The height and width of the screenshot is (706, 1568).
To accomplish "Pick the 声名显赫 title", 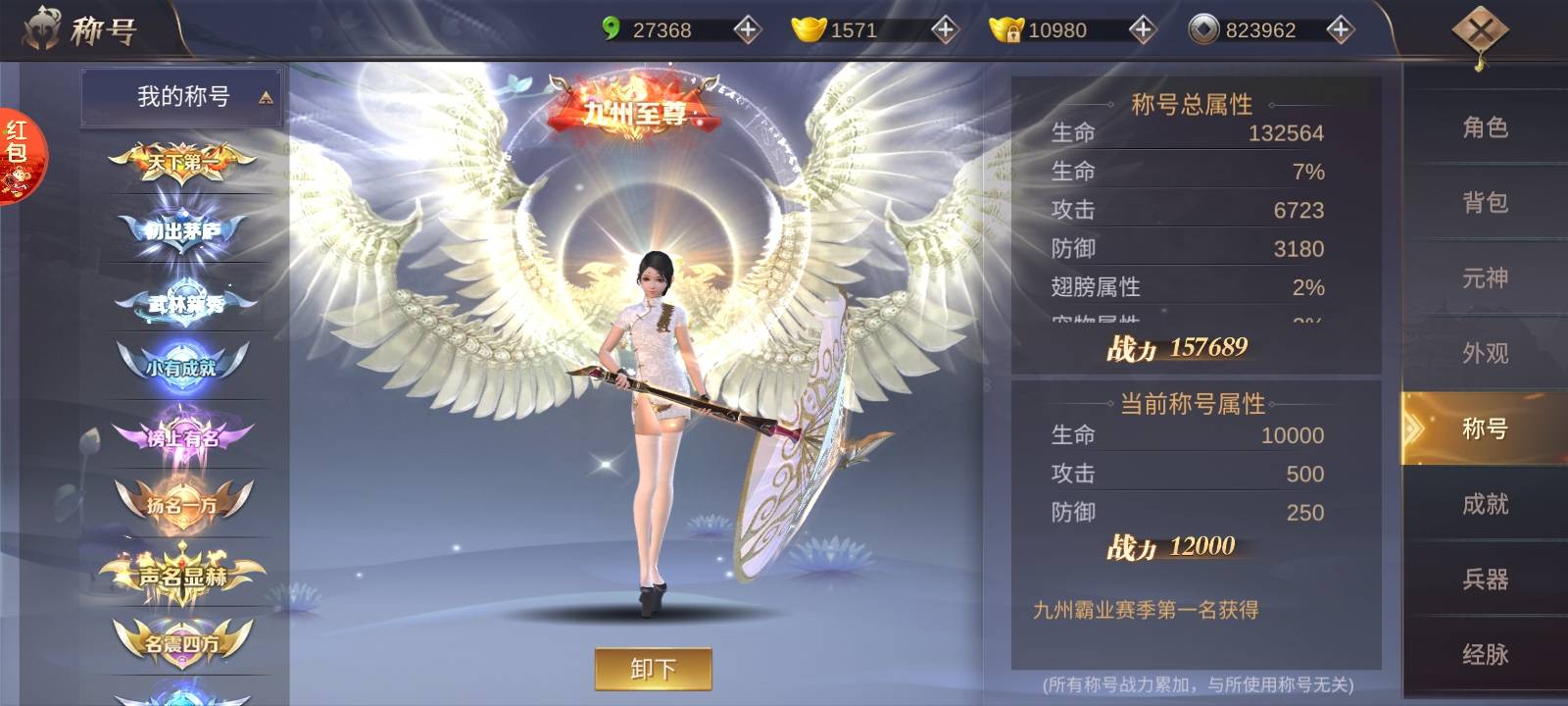I will [x=182, y=576].
